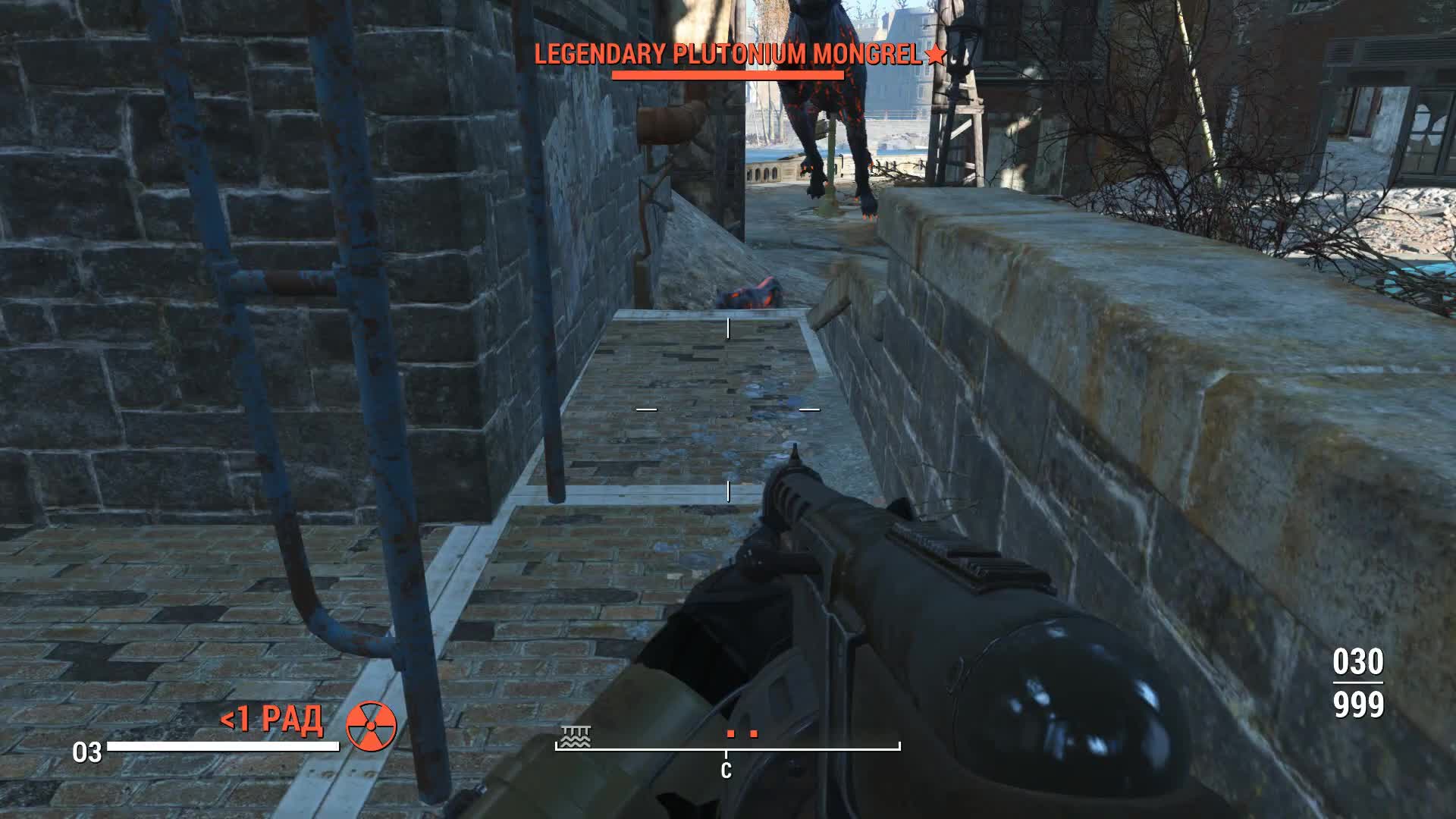Click the left crosshair tick mark

point(645,409)
